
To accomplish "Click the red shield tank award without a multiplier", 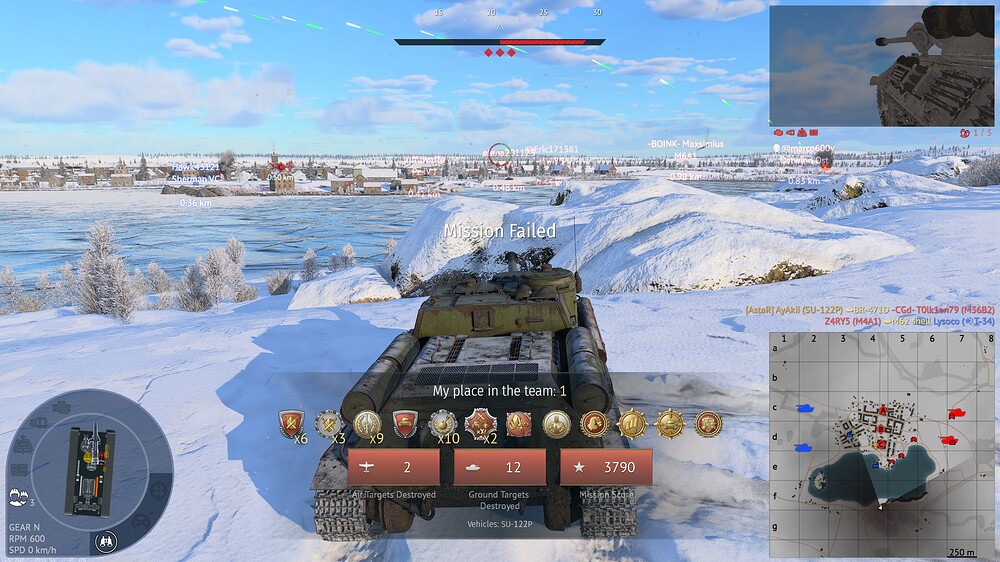I will 405,425.
